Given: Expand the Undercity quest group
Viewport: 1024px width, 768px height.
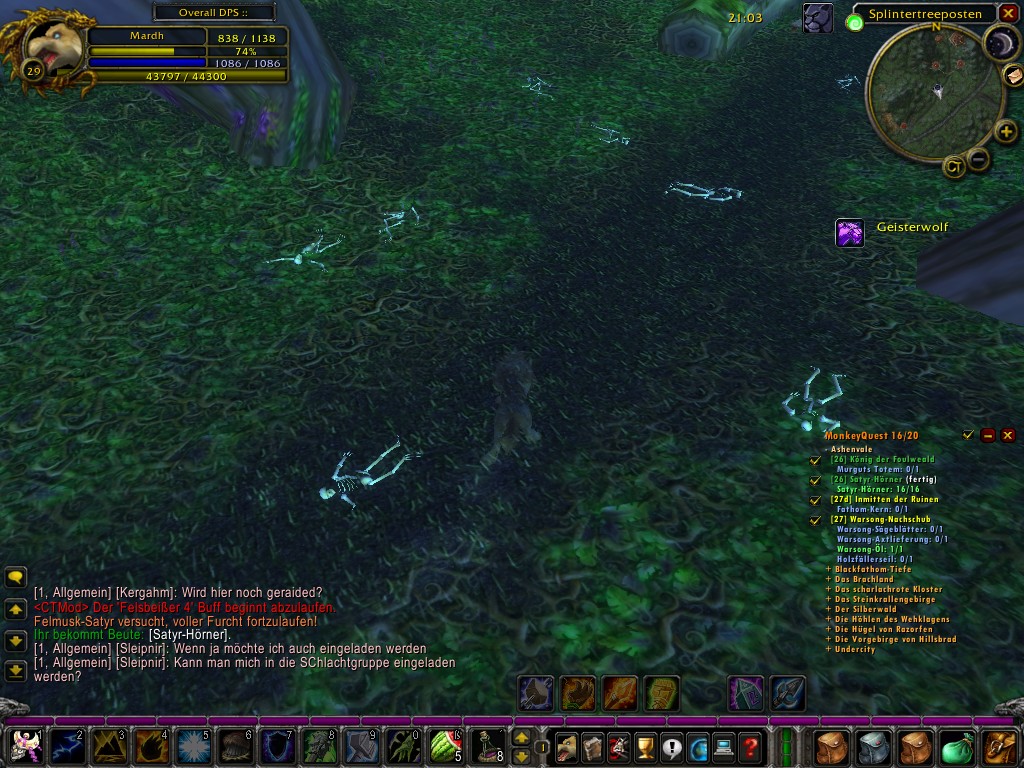Looking at the screenshot, I should [828, 649].
